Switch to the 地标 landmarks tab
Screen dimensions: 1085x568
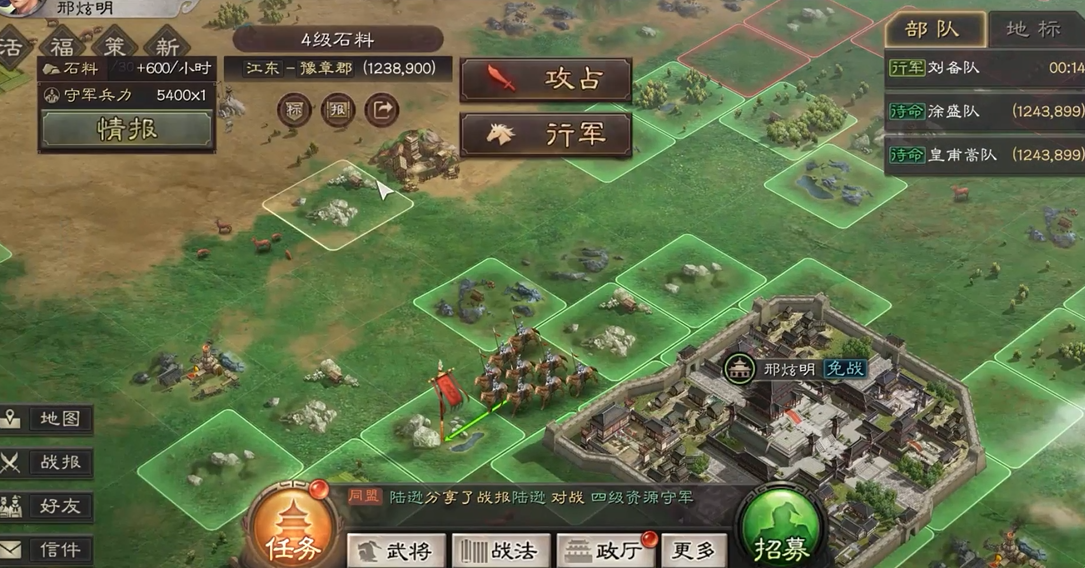click(1033, 29)
